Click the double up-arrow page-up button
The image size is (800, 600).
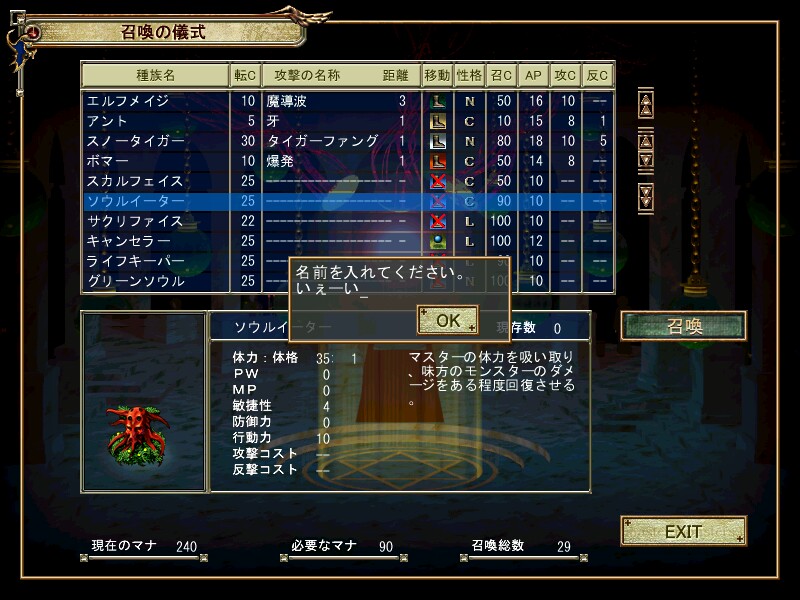coord(645,102)
